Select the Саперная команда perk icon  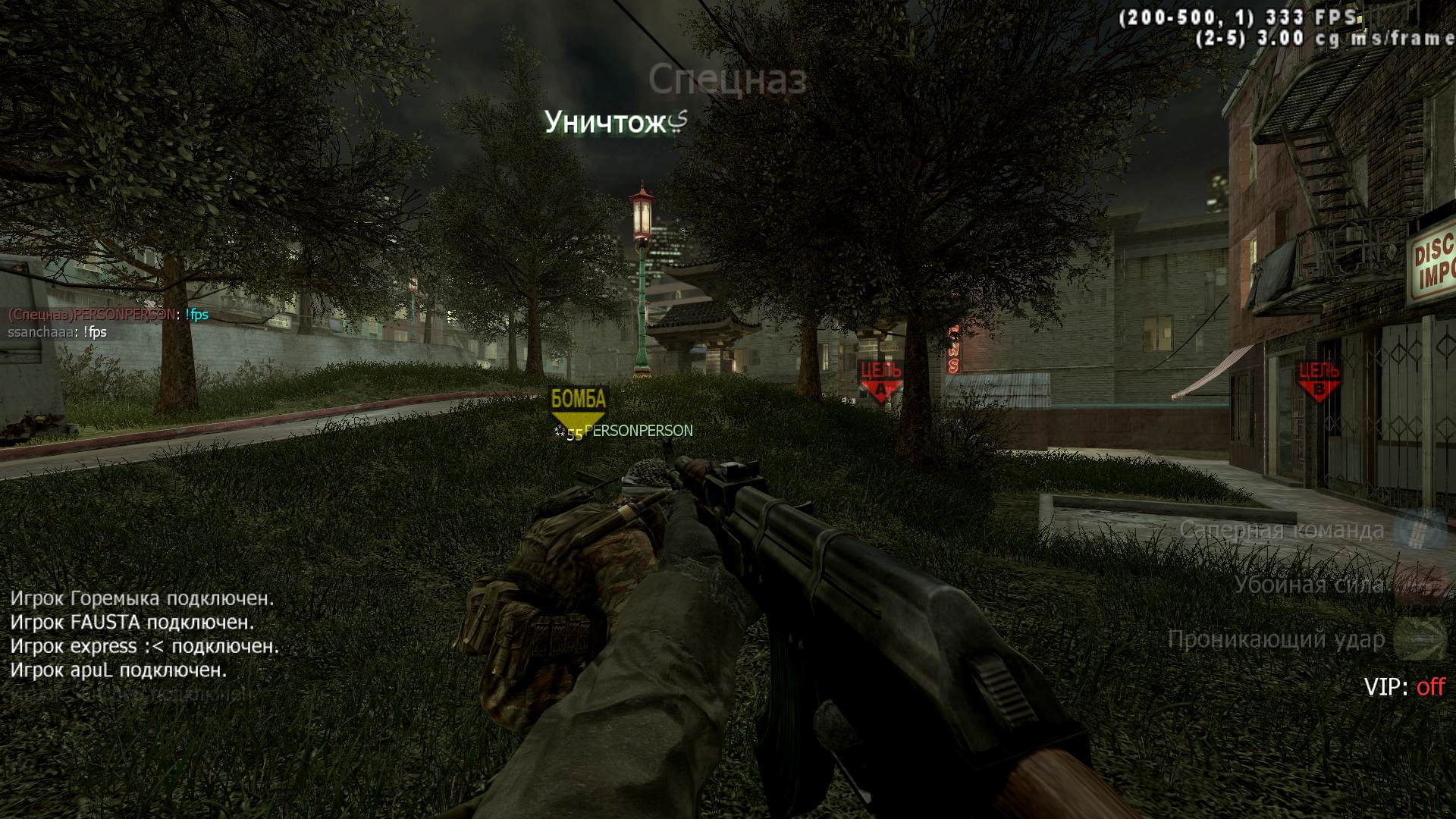point(1423,529)
